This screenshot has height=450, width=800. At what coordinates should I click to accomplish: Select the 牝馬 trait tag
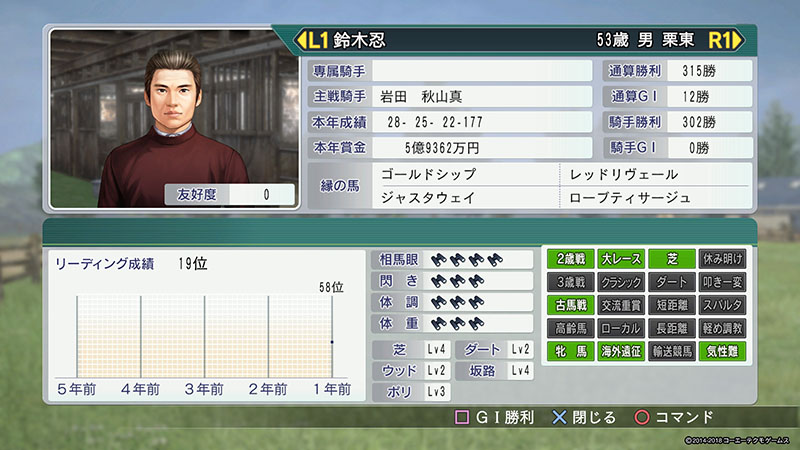click(x=572, y=351)
